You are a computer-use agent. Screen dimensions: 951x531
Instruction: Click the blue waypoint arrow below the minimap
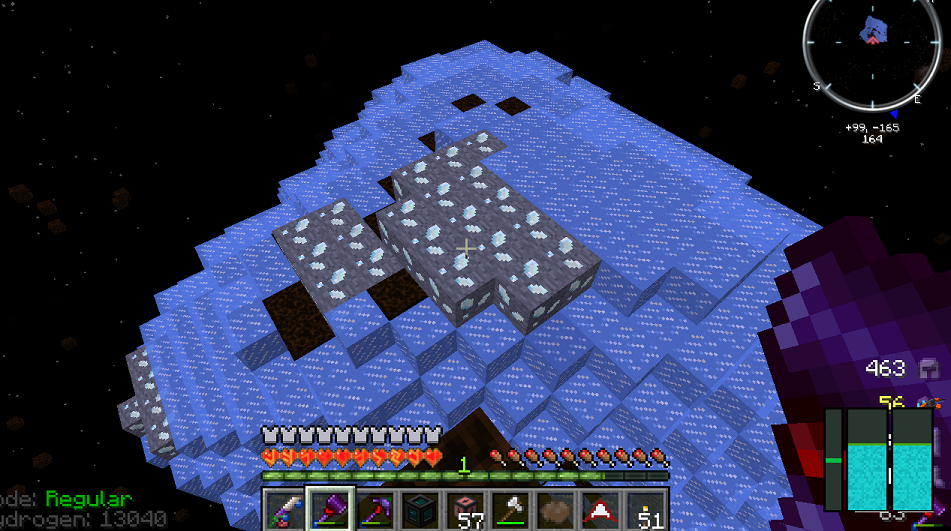point(894,114)
